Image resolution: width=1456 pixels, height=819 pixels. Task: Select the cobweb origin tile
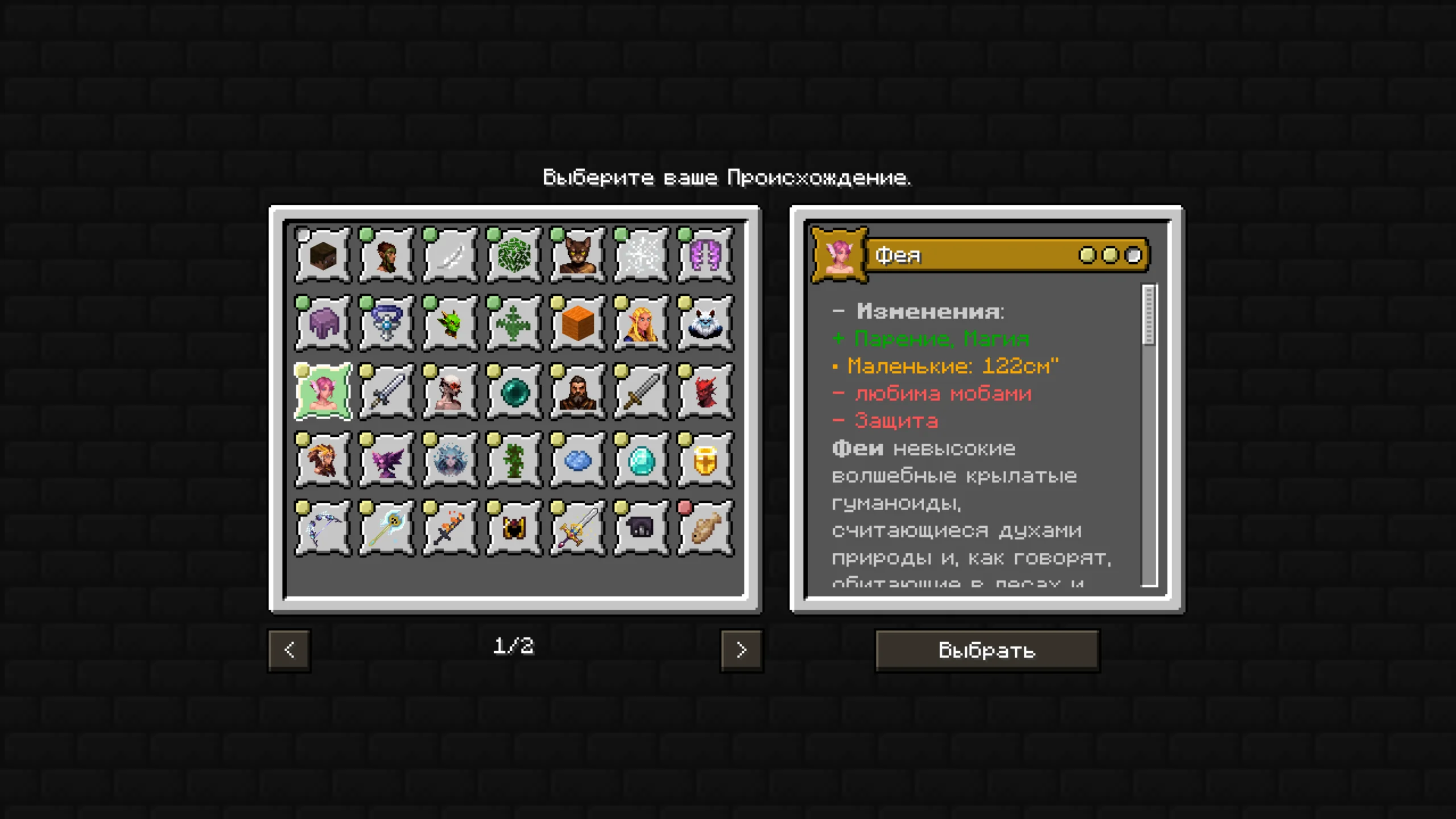click(642, 255)
